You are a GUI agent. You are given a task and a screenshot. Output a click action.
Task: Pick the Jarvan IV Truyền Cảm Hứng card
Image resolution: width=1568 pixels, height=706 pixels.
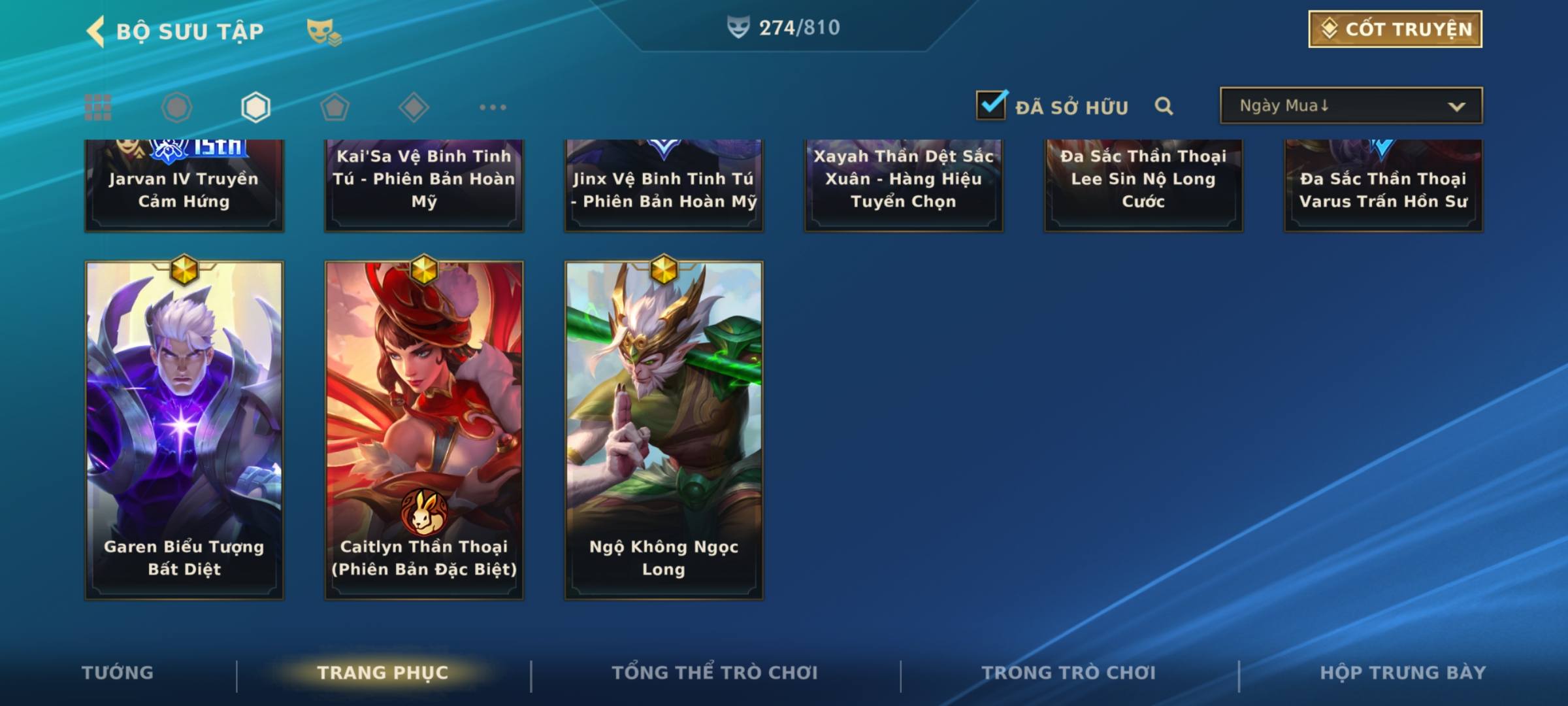click(x=184, y=186)
